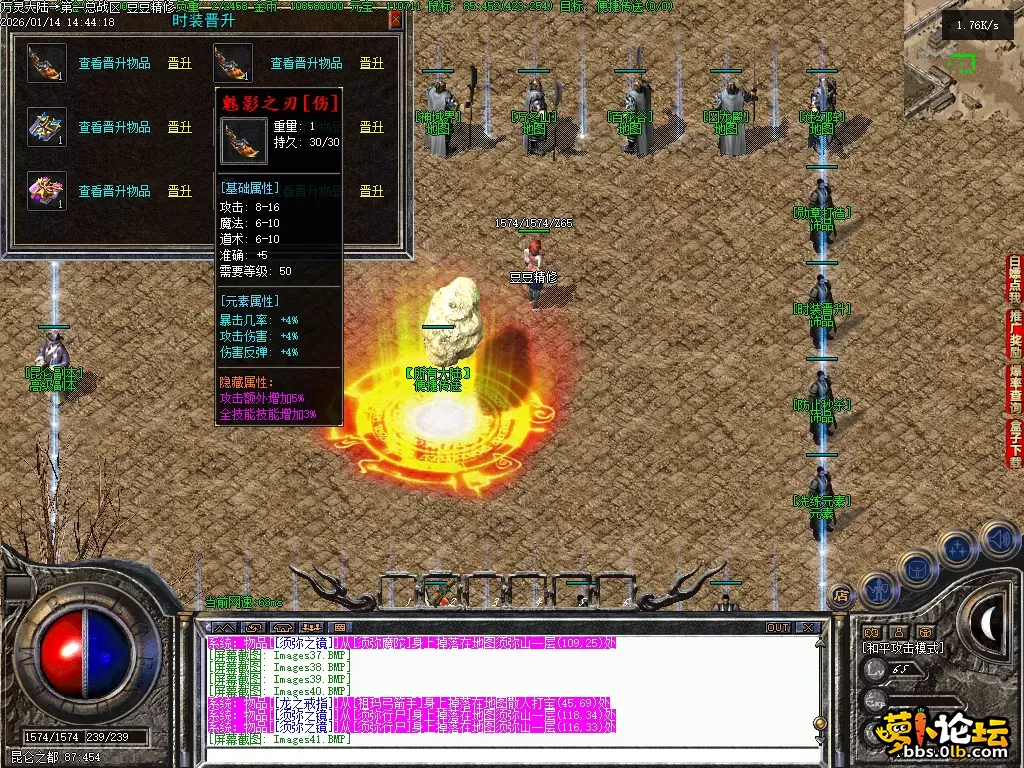Screen dimensions: 1024x768
Task: Toggle the sound speaker button
Action: [x=997, y=538]
